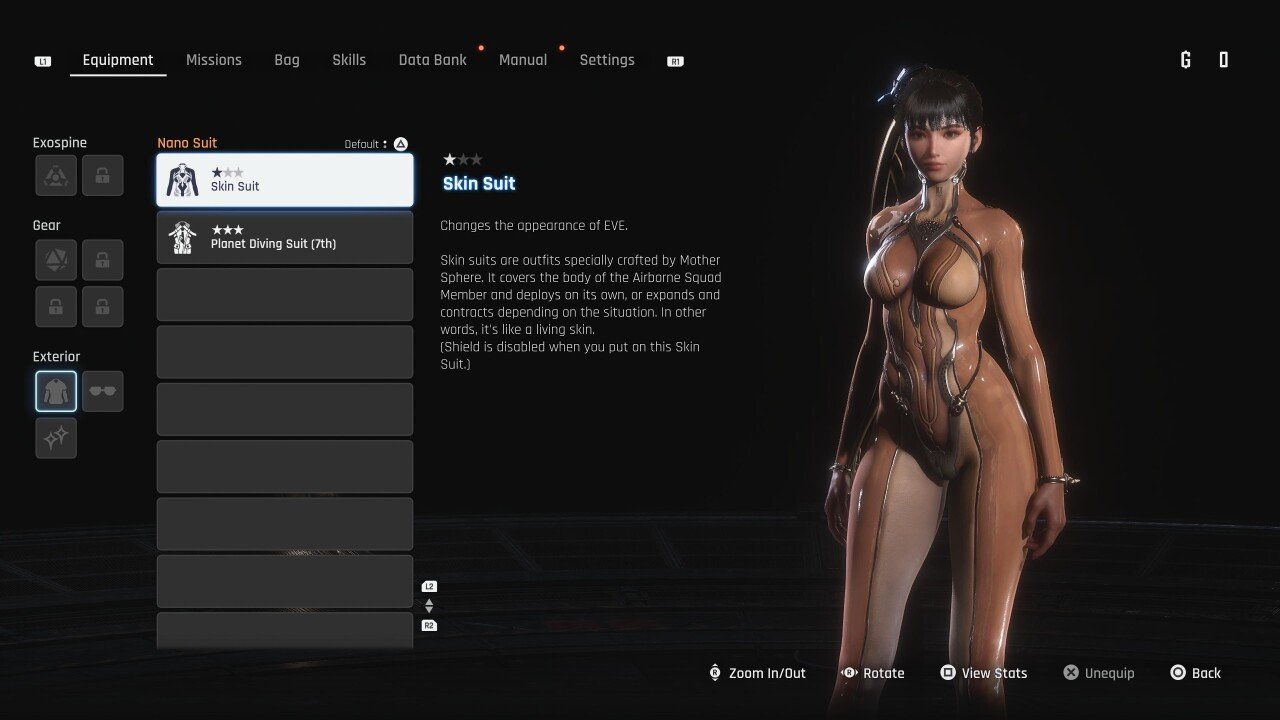
Task: Show the Skills tab
Action: point(349,60)
